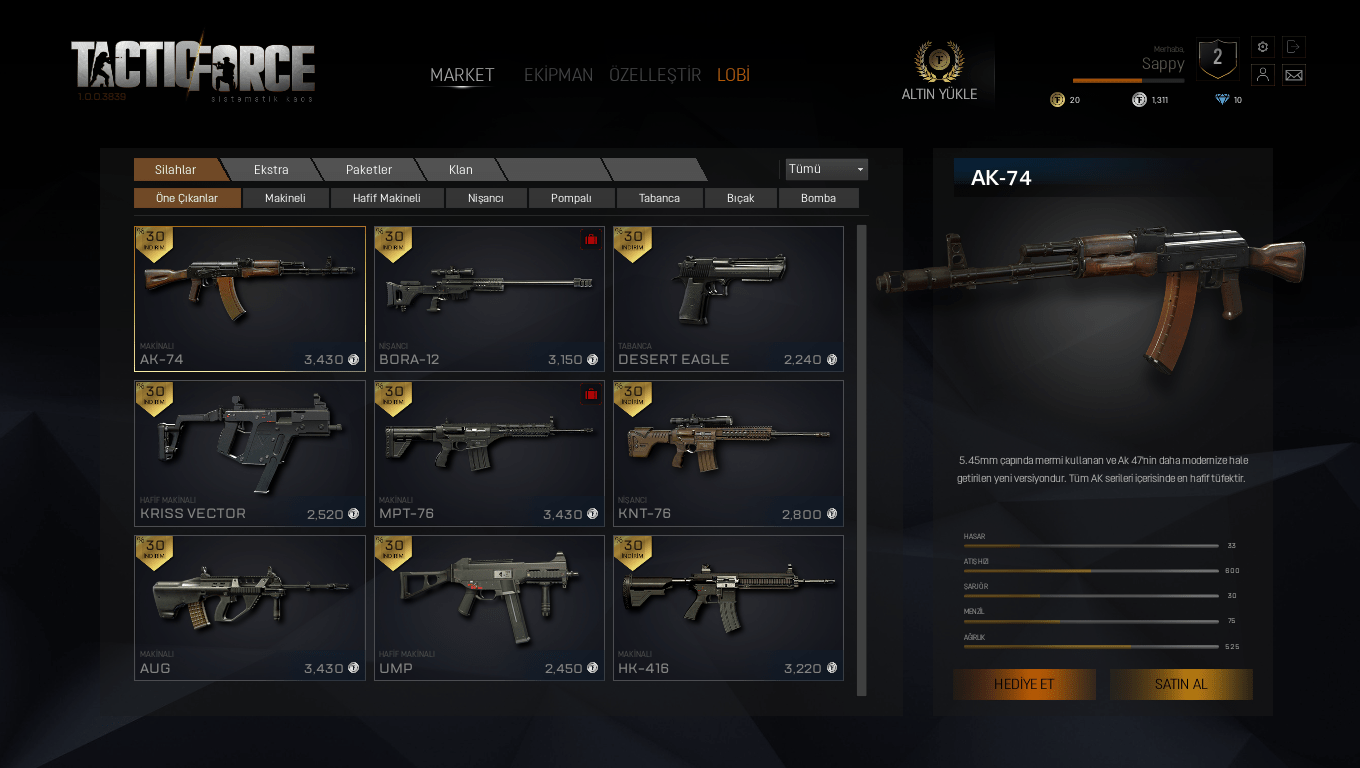Image resolution: width=1360 pixels, height=768 pixels.
Task: Select the HK-416 rifle card
Action: click(728, 607)
